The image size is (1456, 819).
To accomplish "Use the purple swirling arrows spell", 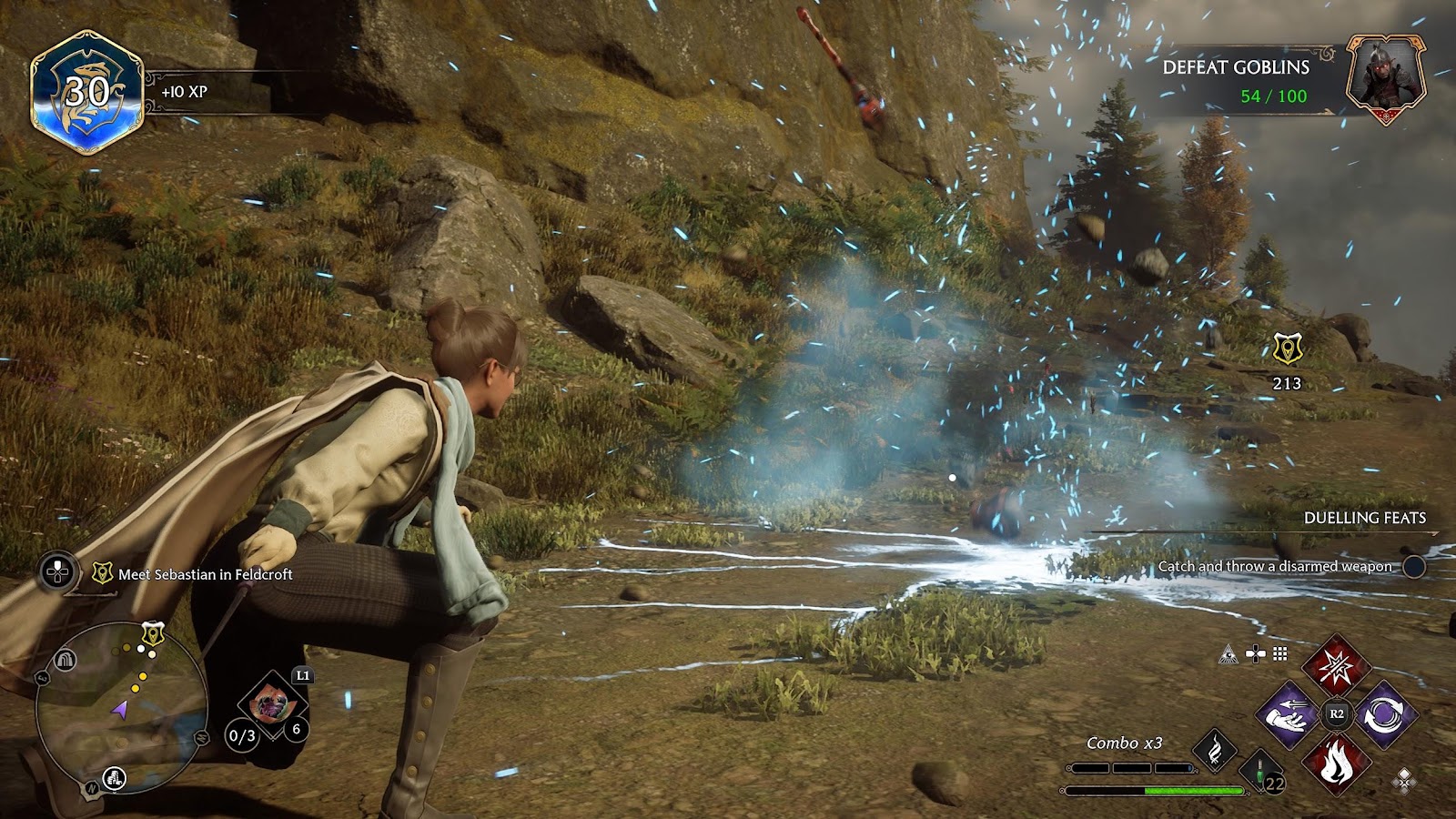I will tap(1385, 715).
